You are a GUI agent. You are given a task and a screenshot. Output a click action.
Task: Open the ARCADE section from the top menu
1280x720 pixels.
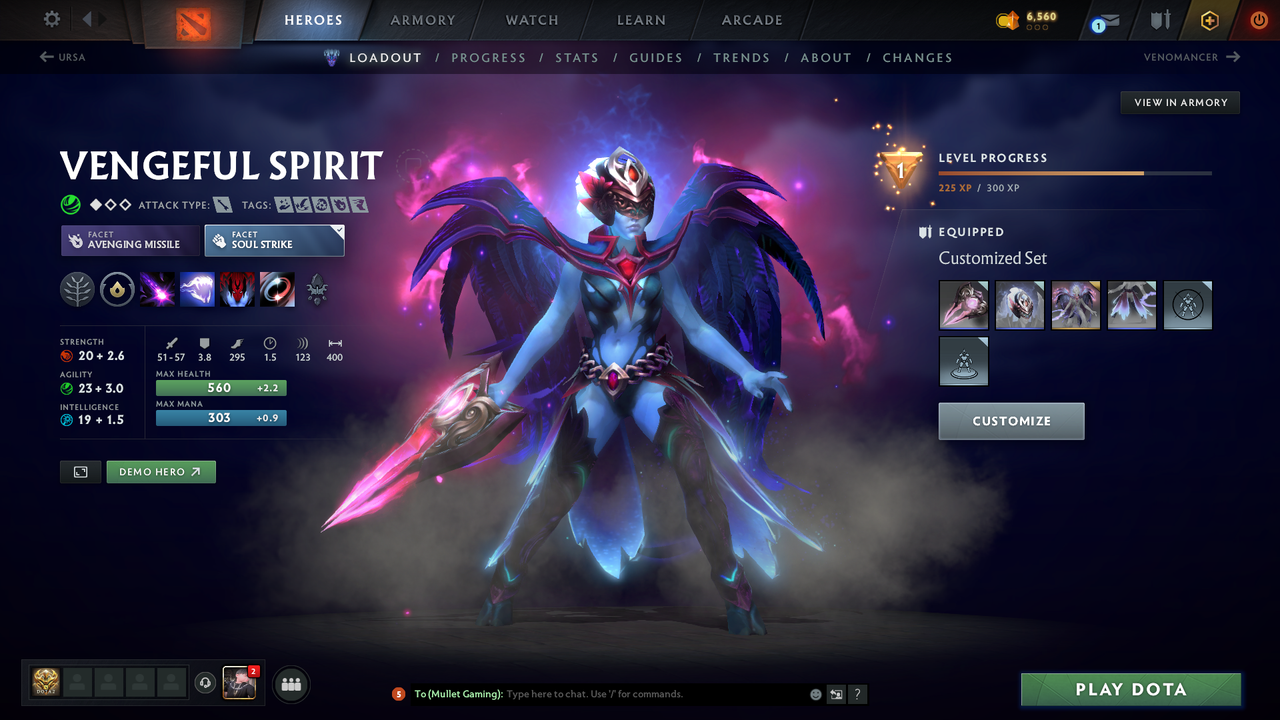pyautogui.click(x=751, y=20)
